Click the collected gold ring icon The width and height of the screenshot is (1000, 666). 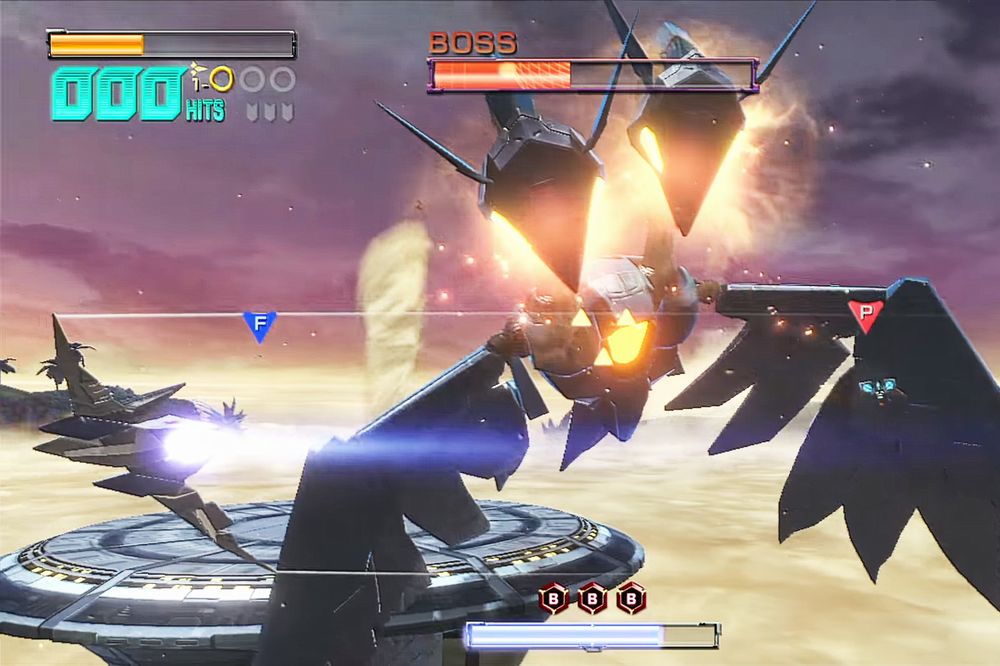pos(220,79)
